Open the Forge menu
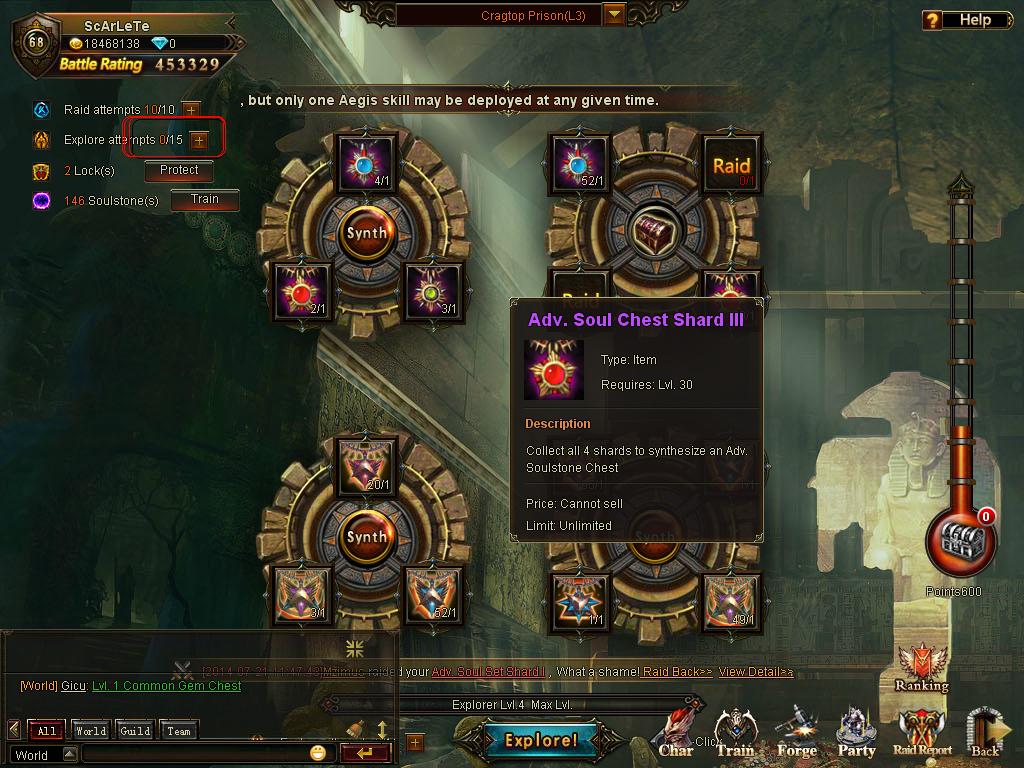The image size is (1024, 768). (x=797, y=737)
